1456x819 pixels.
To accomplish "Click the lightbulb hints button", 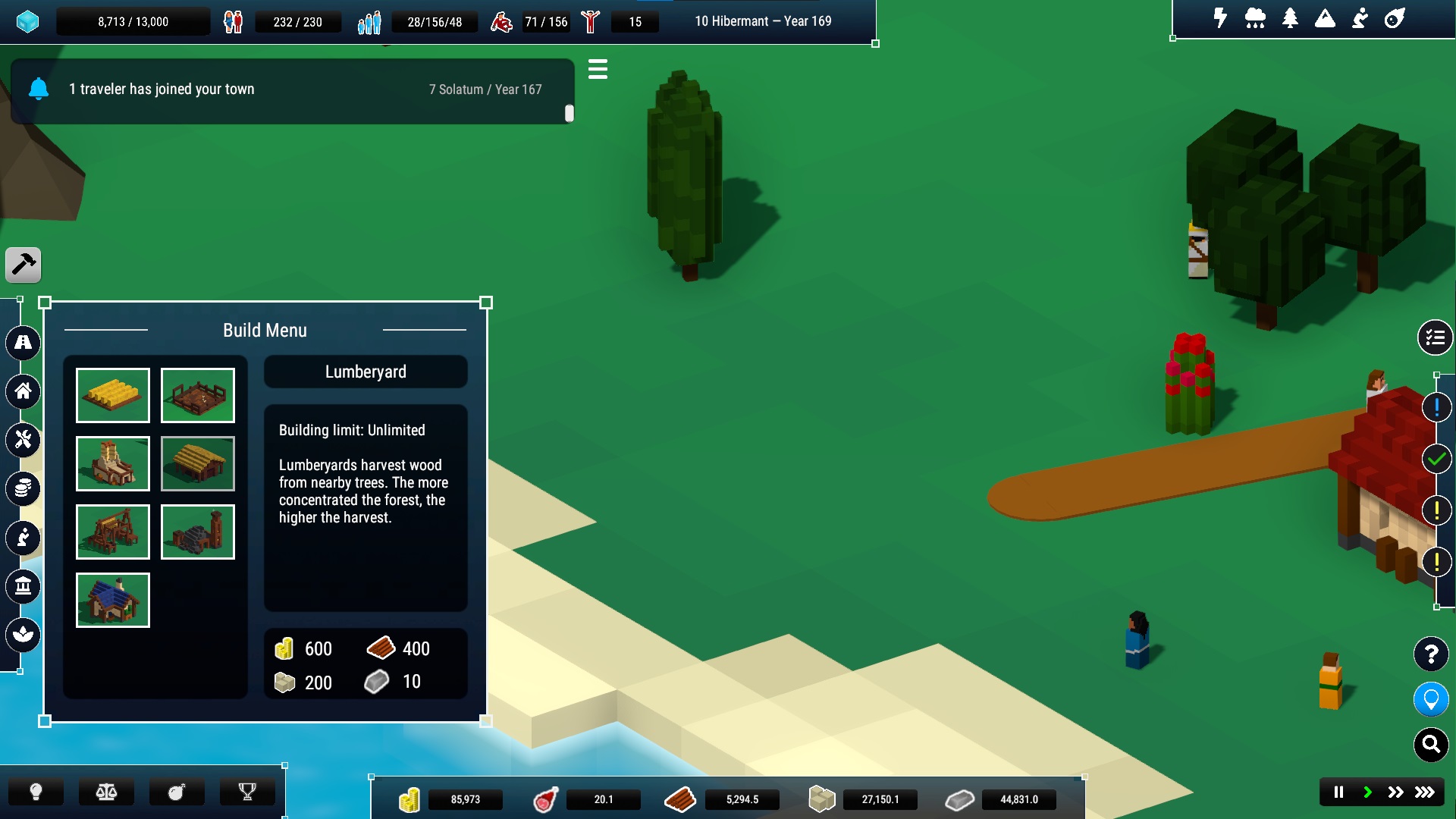I will point(36,792).
